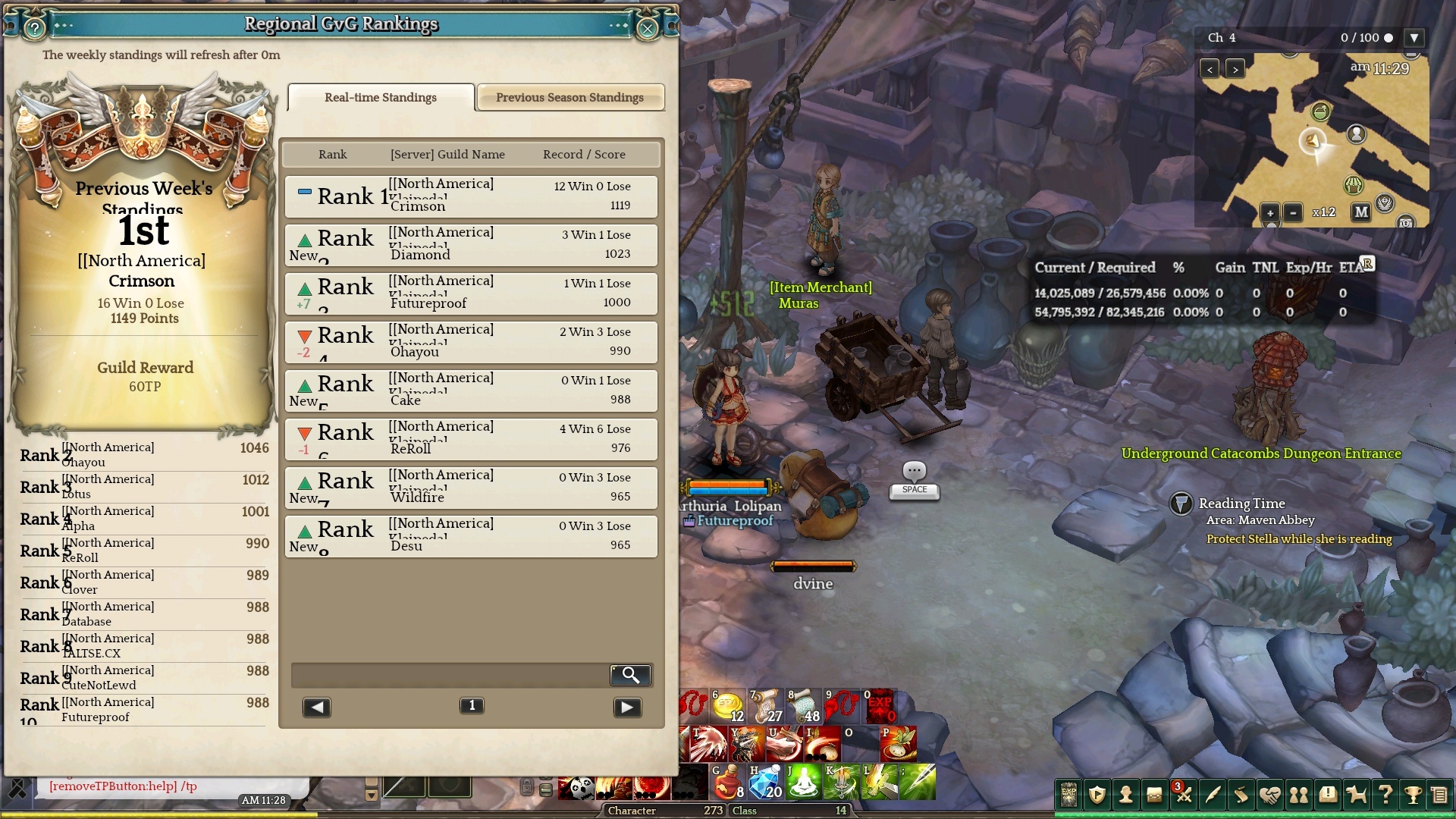This screenshot has height=819, width=1456.
Task: Open the inventory bag menu icon
Action: tap(1154, 795)
